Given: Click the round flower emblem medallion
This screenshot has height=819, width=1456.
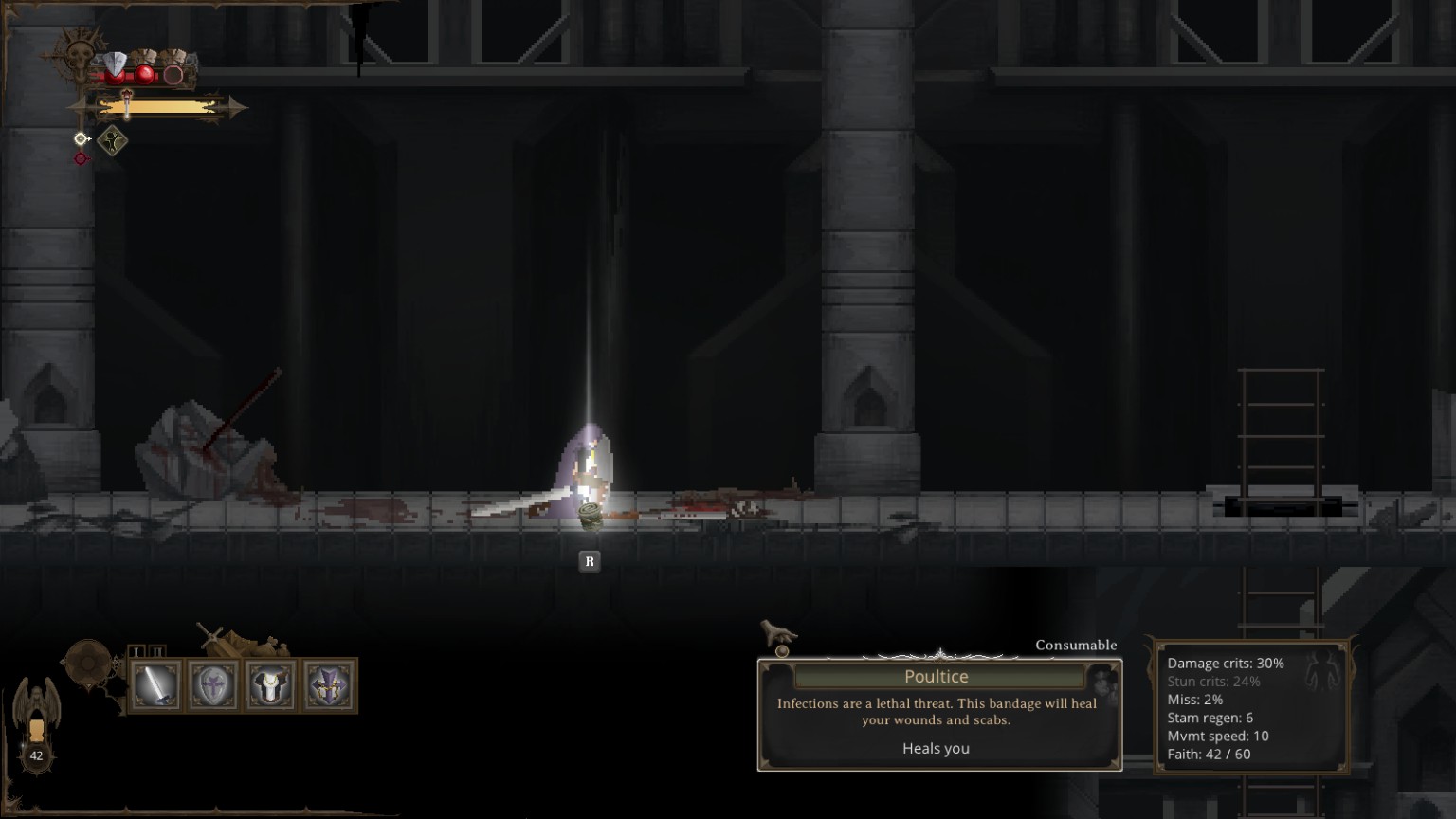Looking at the screenshot, I should 87,661.
